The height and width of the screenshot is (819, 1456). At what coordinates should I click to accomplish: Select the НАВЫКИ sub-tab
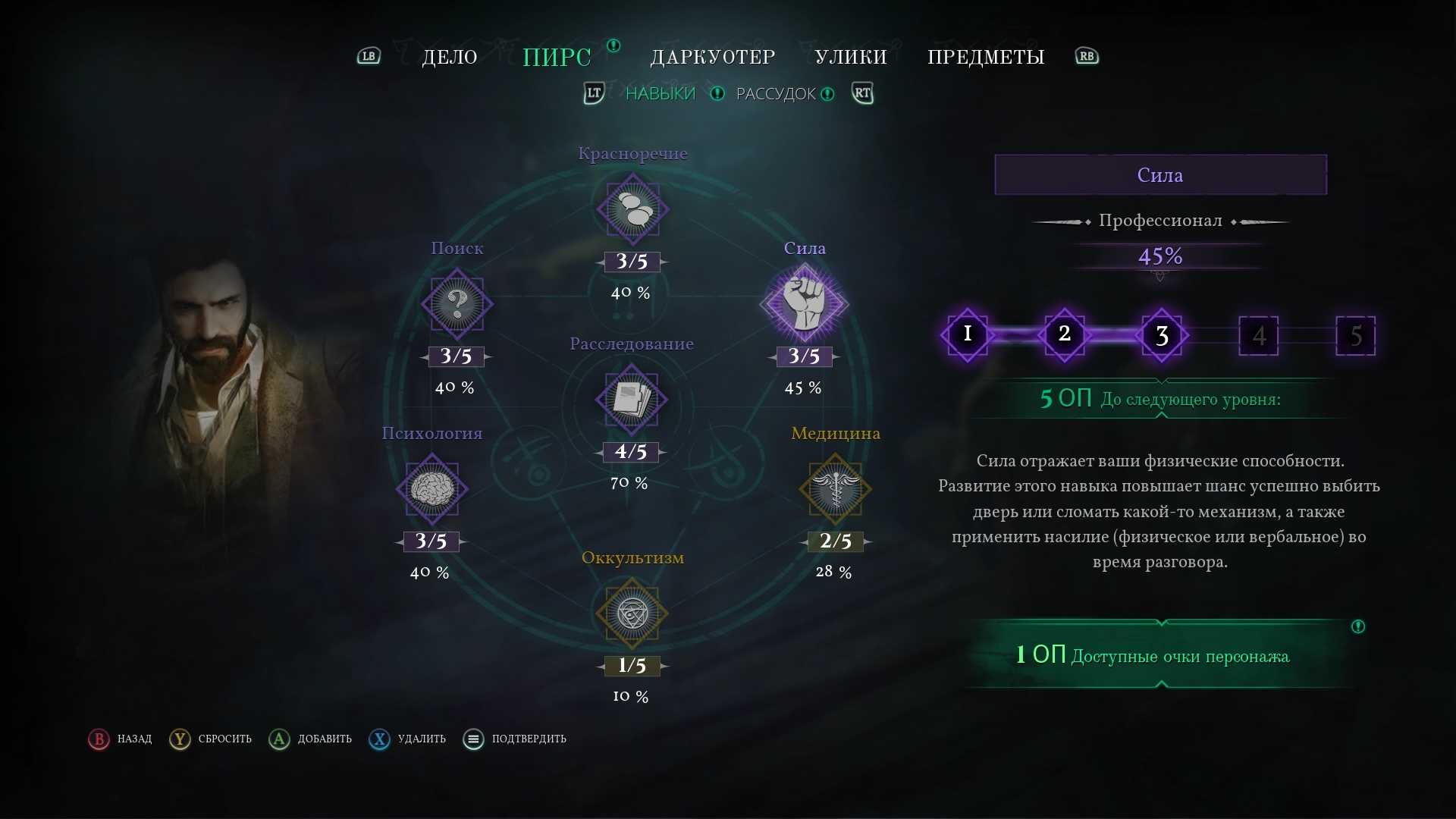(660, 94)
